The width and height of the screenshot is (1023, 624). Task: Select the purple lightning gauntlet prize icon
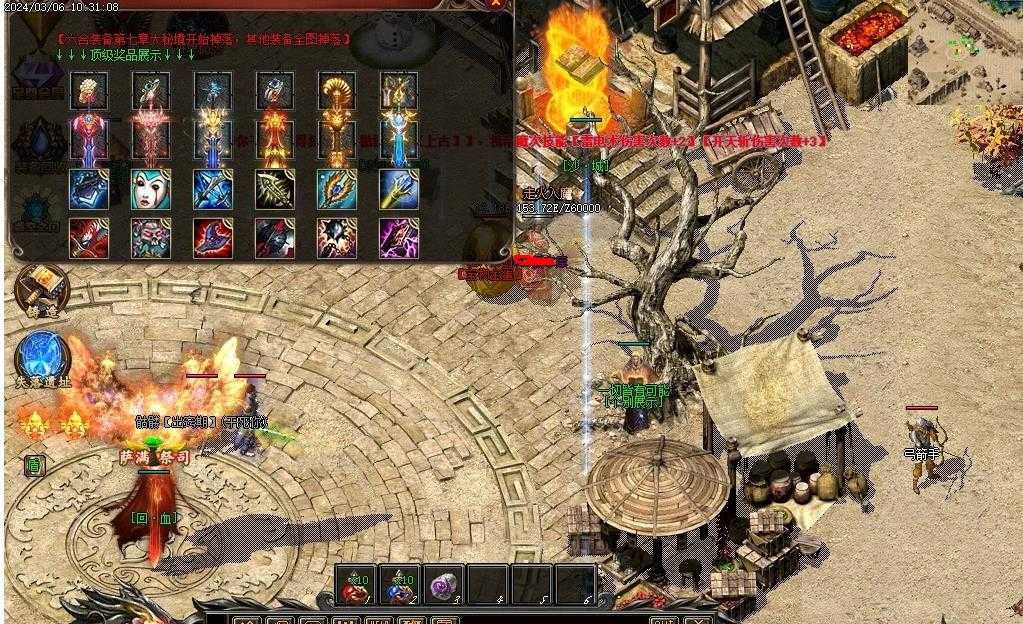(x=399, y=238)
